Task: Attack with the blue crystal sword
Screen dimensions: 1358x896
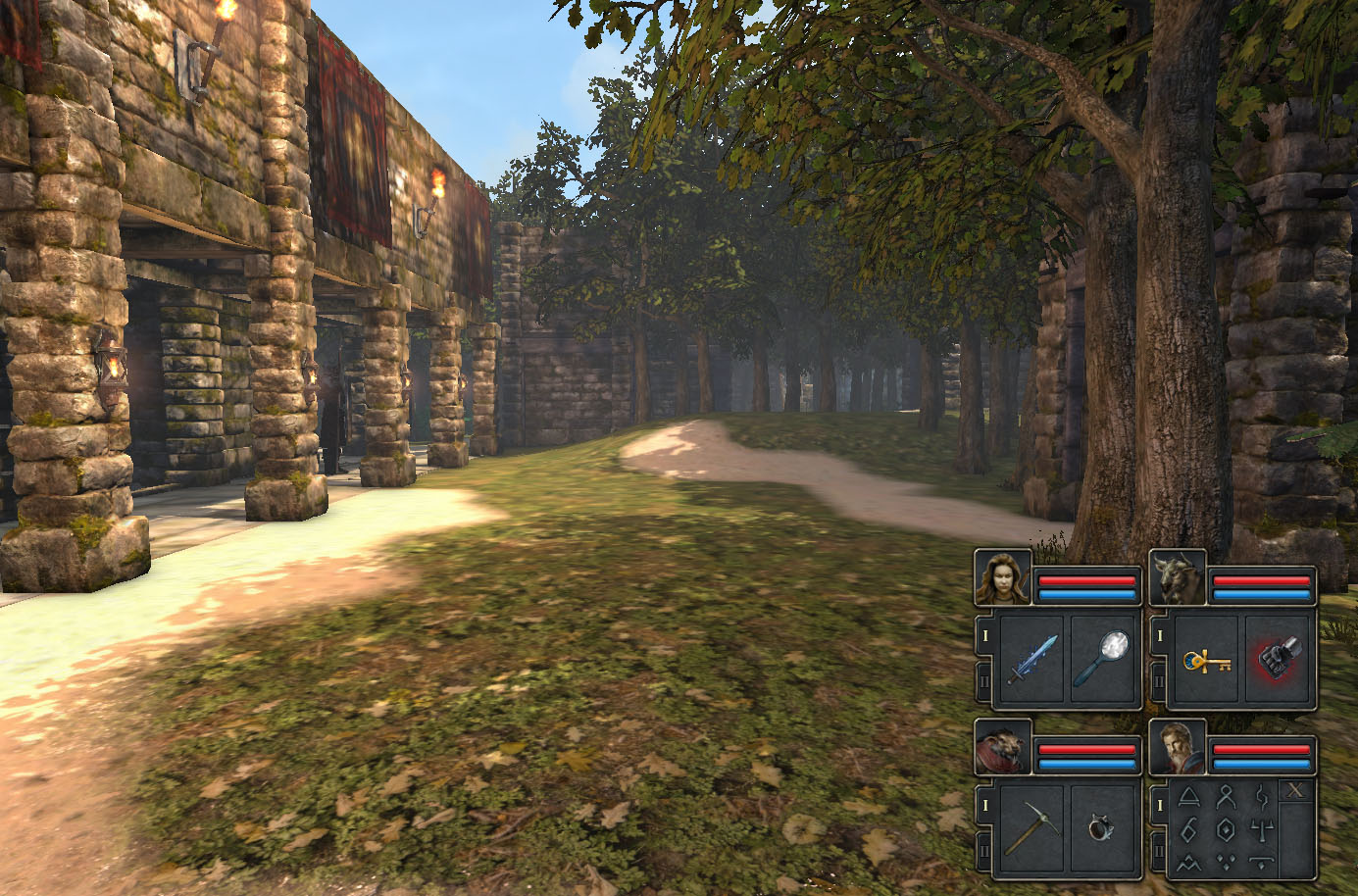Action: point(1031,659)
